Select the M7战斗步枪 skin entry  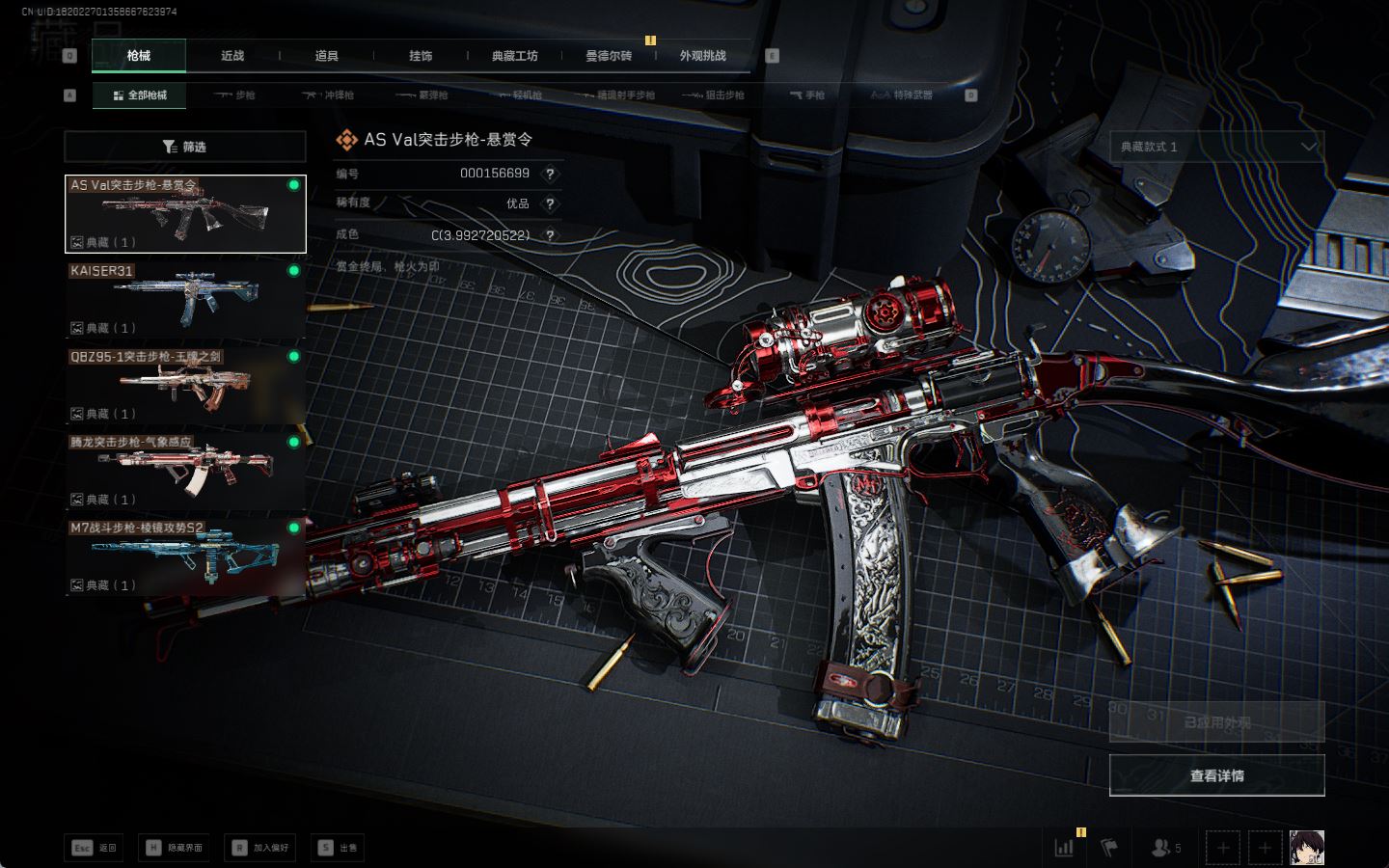tap(184, 556)
